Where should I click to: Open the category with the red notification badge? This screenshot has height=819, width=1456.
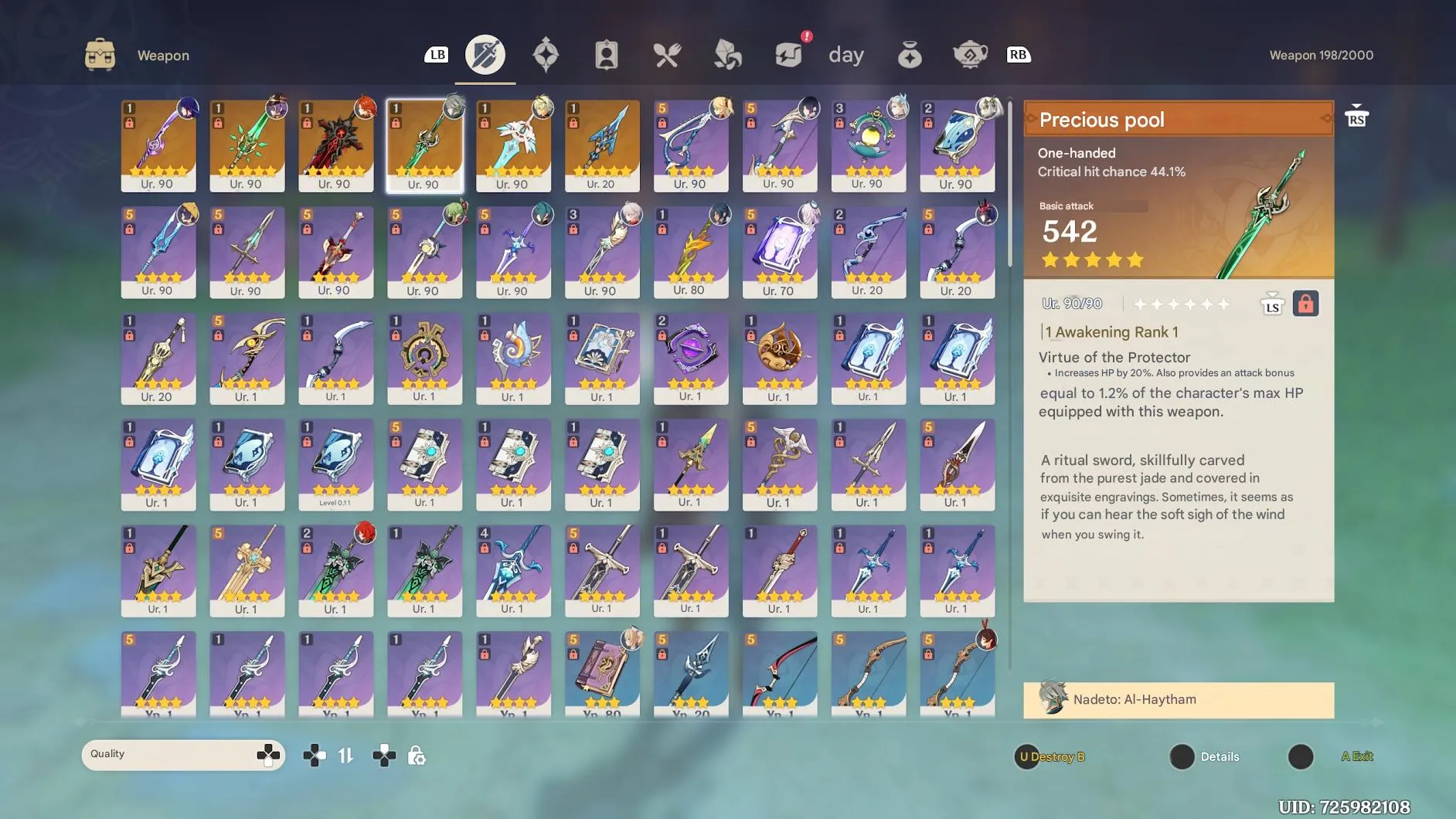(788, 54)
